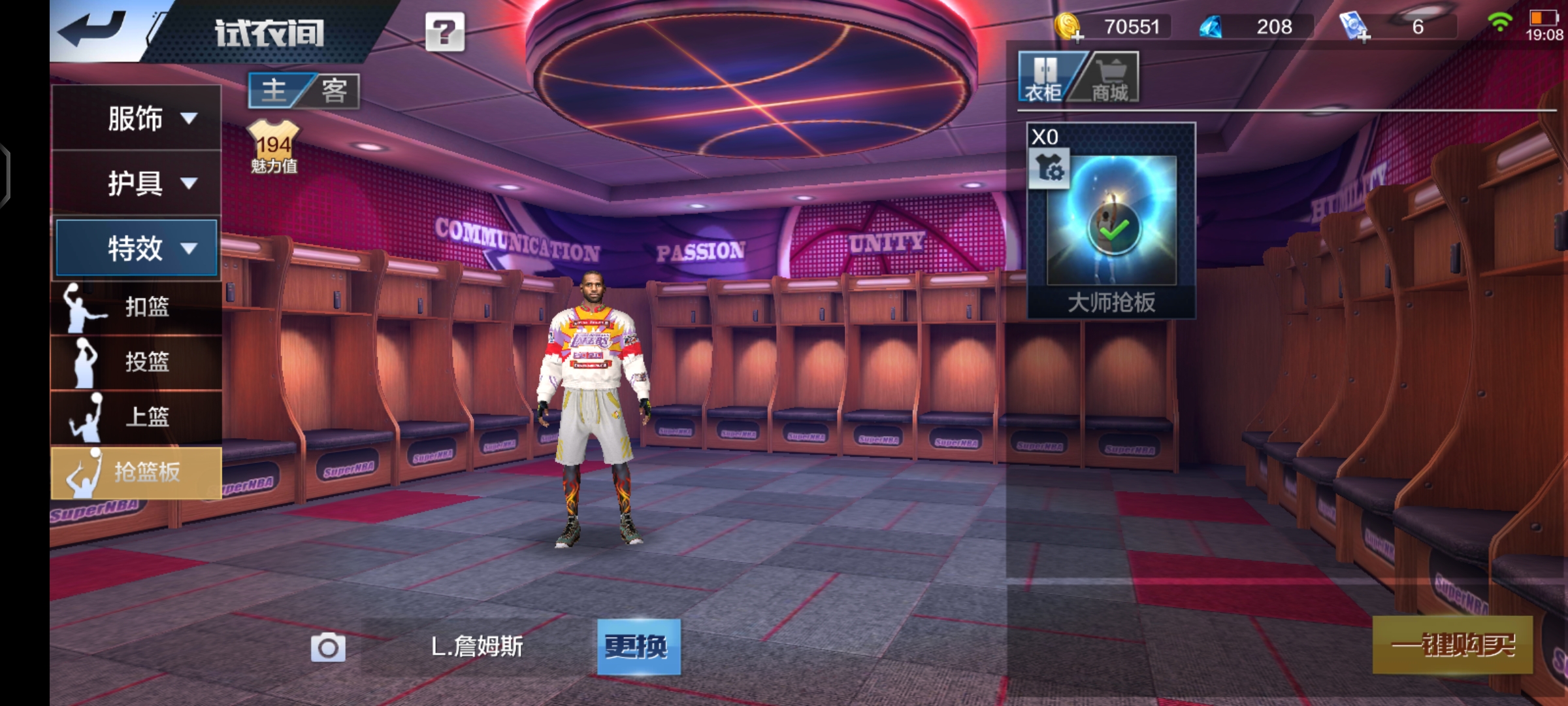Select the 投篮 shooting effect entry
The image size is (1568, 706).
coord(137,361)
